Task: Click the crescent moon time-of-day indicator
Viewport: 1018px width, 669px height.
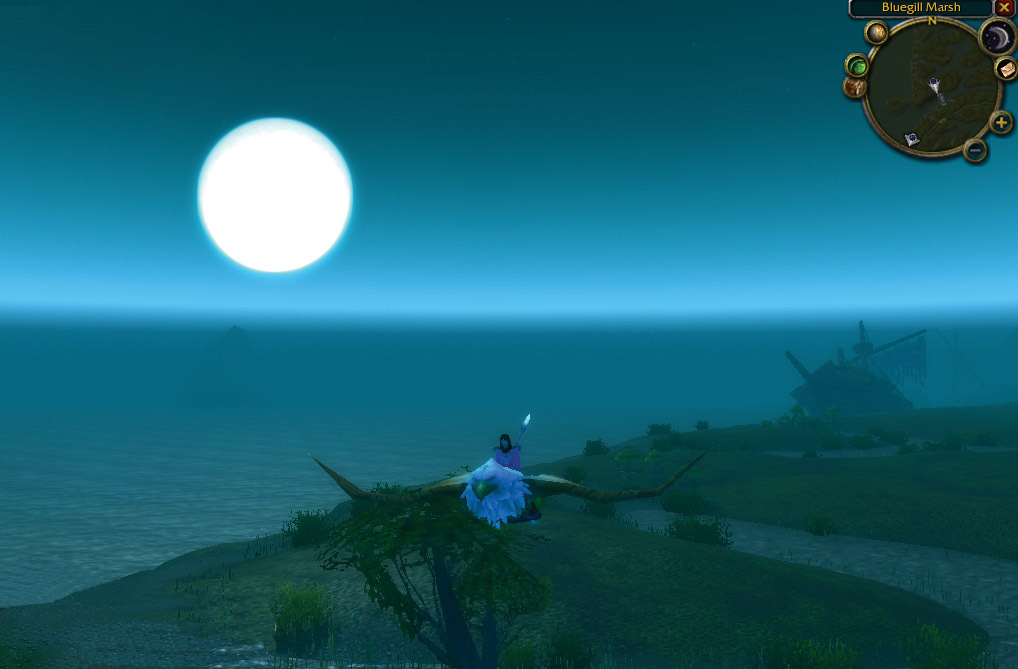Action: 997,38
